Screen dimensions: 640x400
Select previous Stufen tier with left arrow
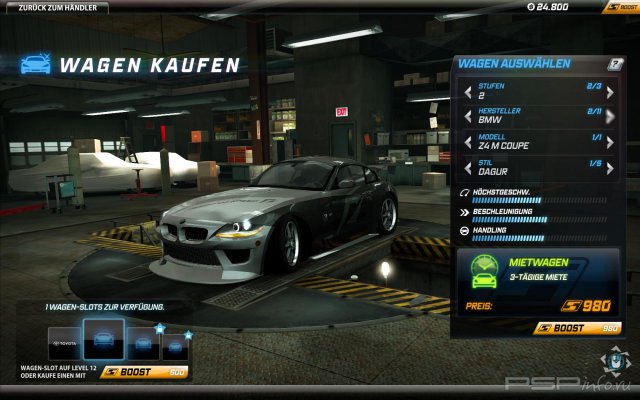467,92
